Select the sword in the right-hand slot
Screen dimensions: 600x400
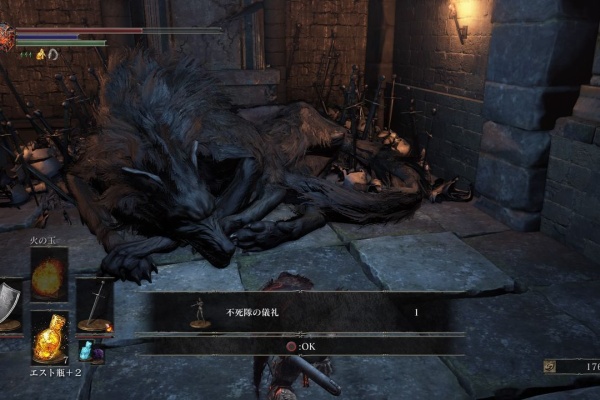[95, 306]
